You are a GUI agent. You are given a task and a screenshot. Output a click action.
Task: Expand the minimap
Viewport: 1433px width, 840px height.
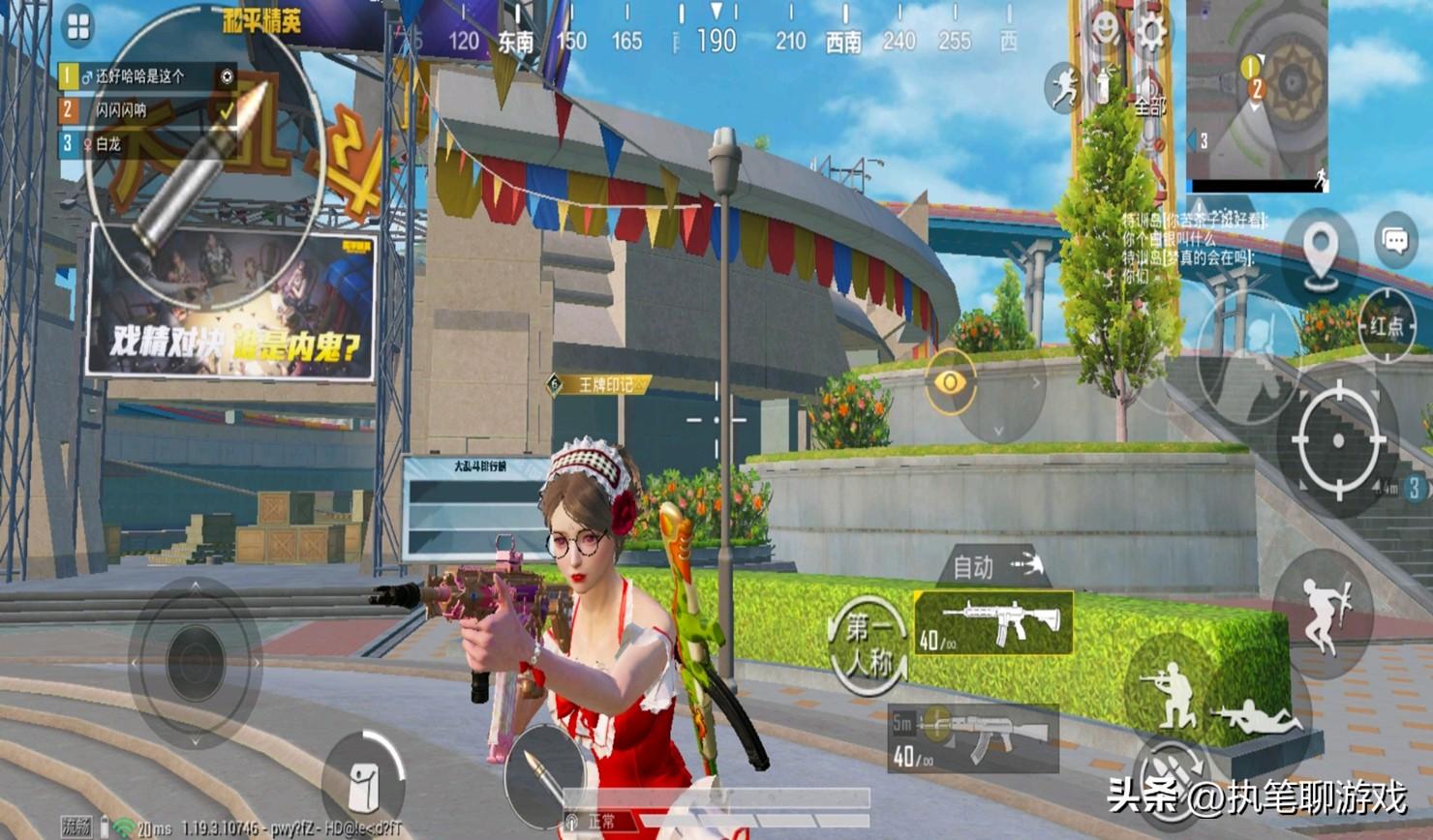pos(1257,92)
